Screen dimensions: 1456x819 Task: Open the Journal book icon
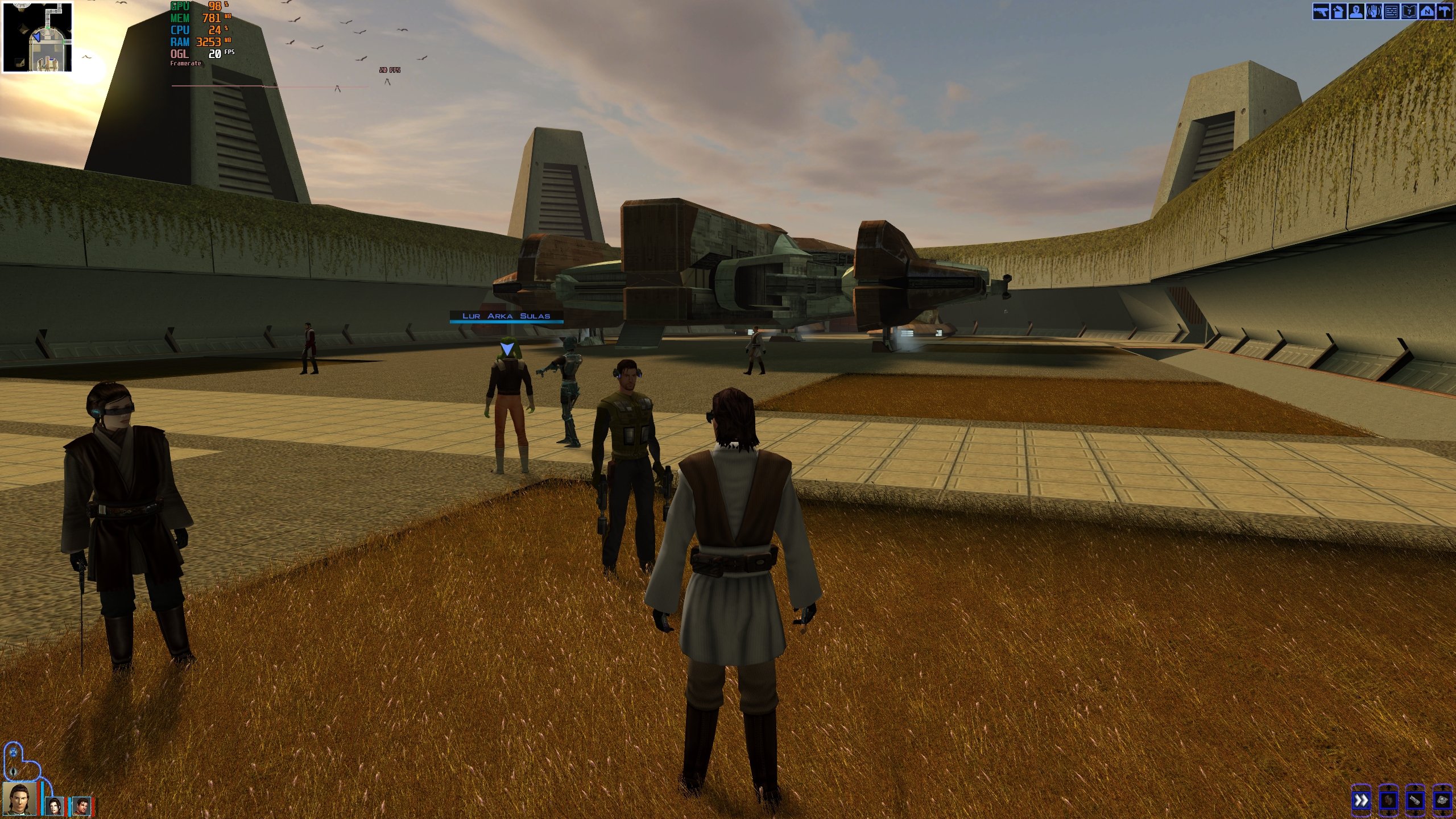pos(1409,11)
